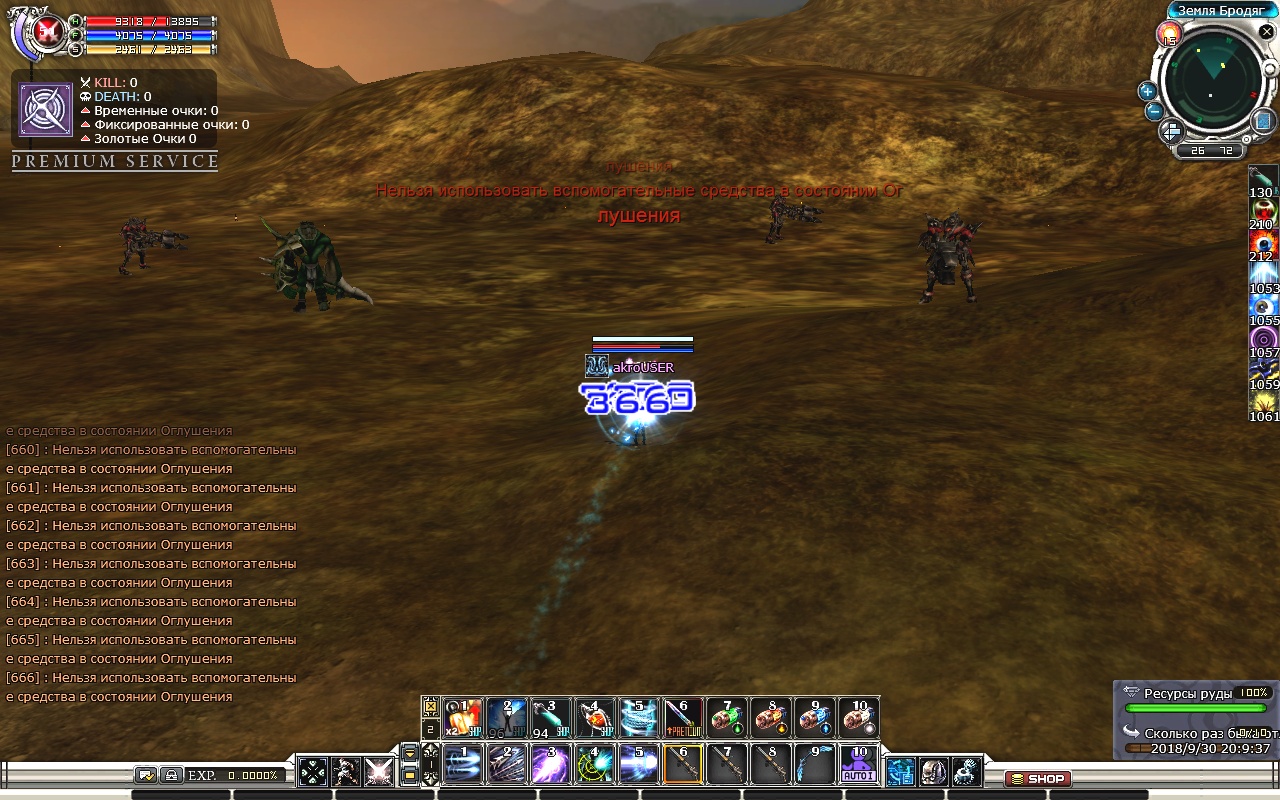Select the cyan blade item in slot 3

pyautogui.click(x=550, y=717)
